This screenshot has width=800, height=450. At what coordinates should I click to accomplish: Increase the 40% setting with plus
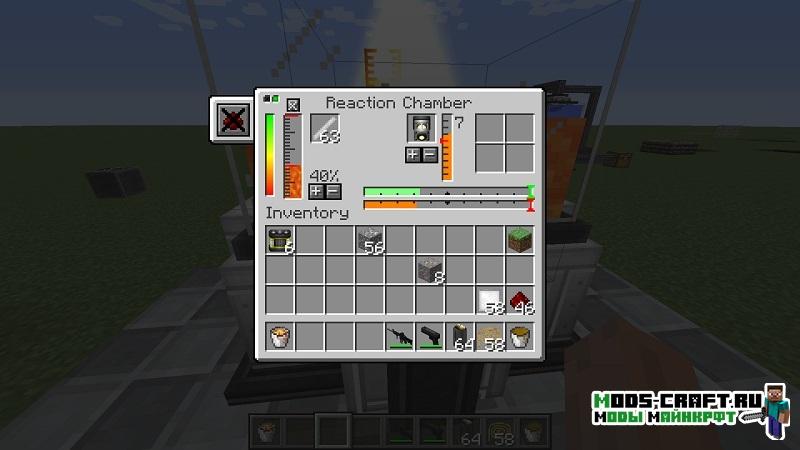tap(316, 190)
